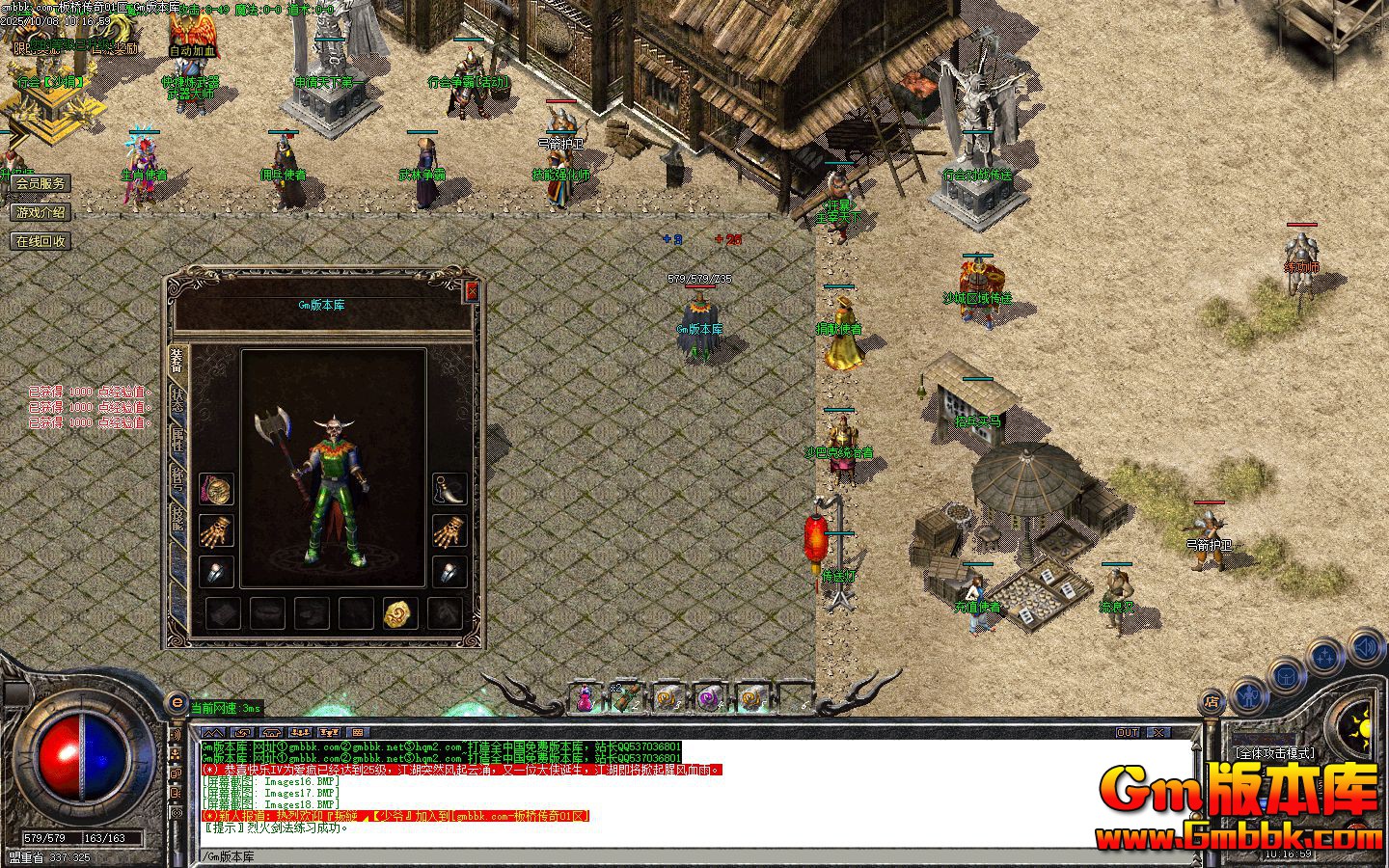This screenshot has height=868, width=1389.
Task: Activate the purple swirl scroll in hotbar
Action: point(709,697)
